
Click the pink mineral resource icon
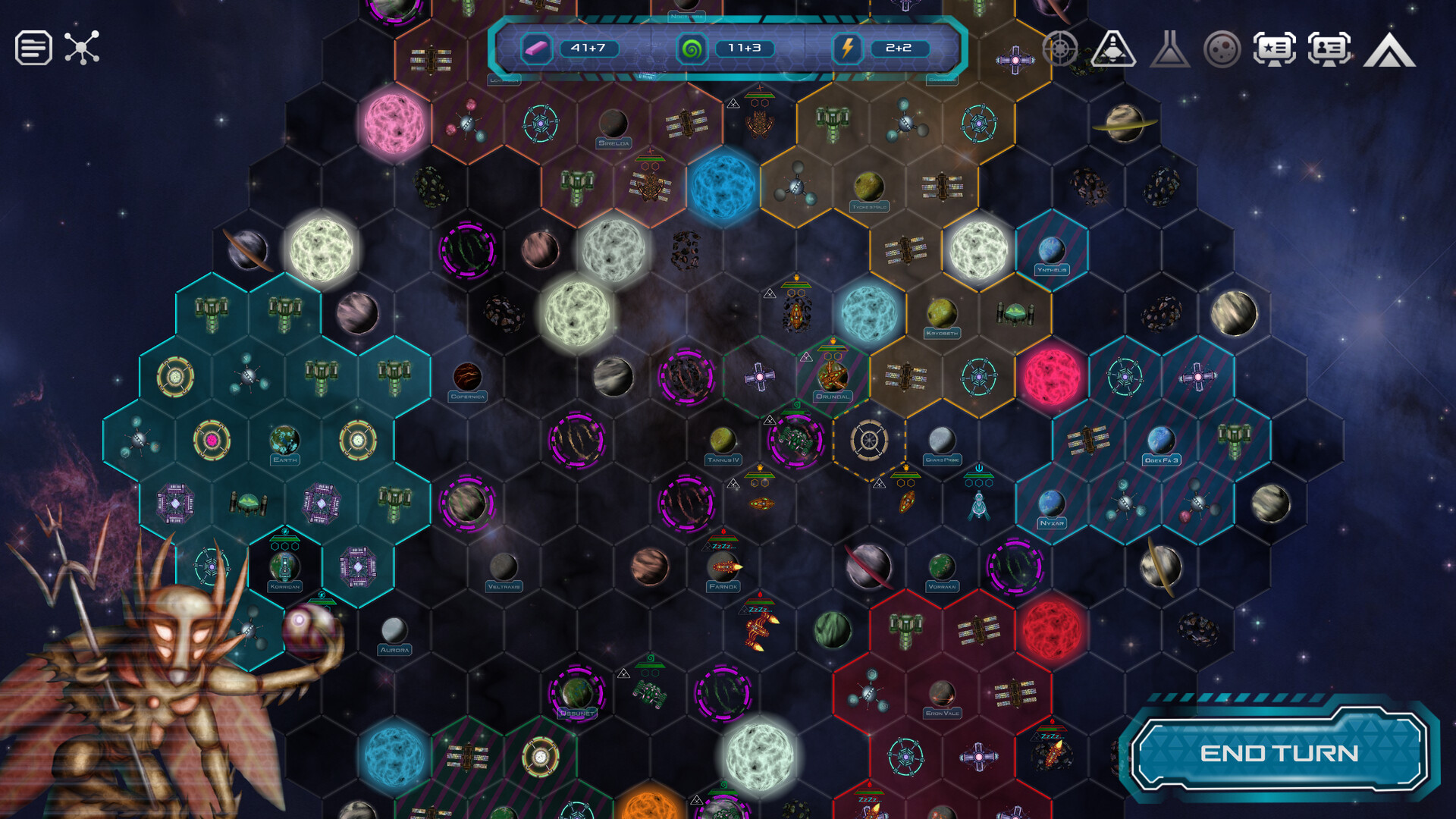(x=535, y=48)
